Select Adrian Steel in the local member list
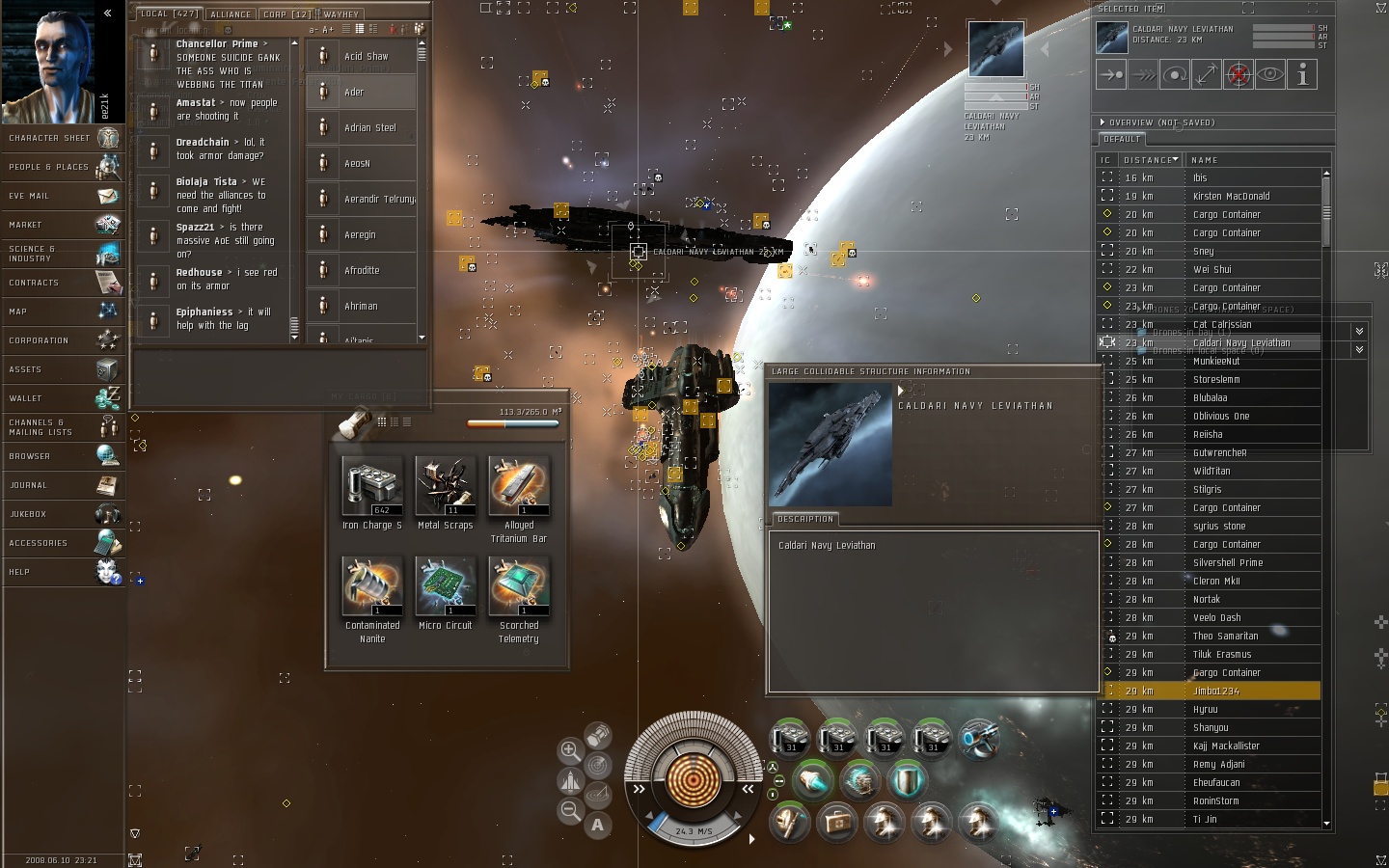Viewport: 1389px width, 868px height. tap(369, 127)
